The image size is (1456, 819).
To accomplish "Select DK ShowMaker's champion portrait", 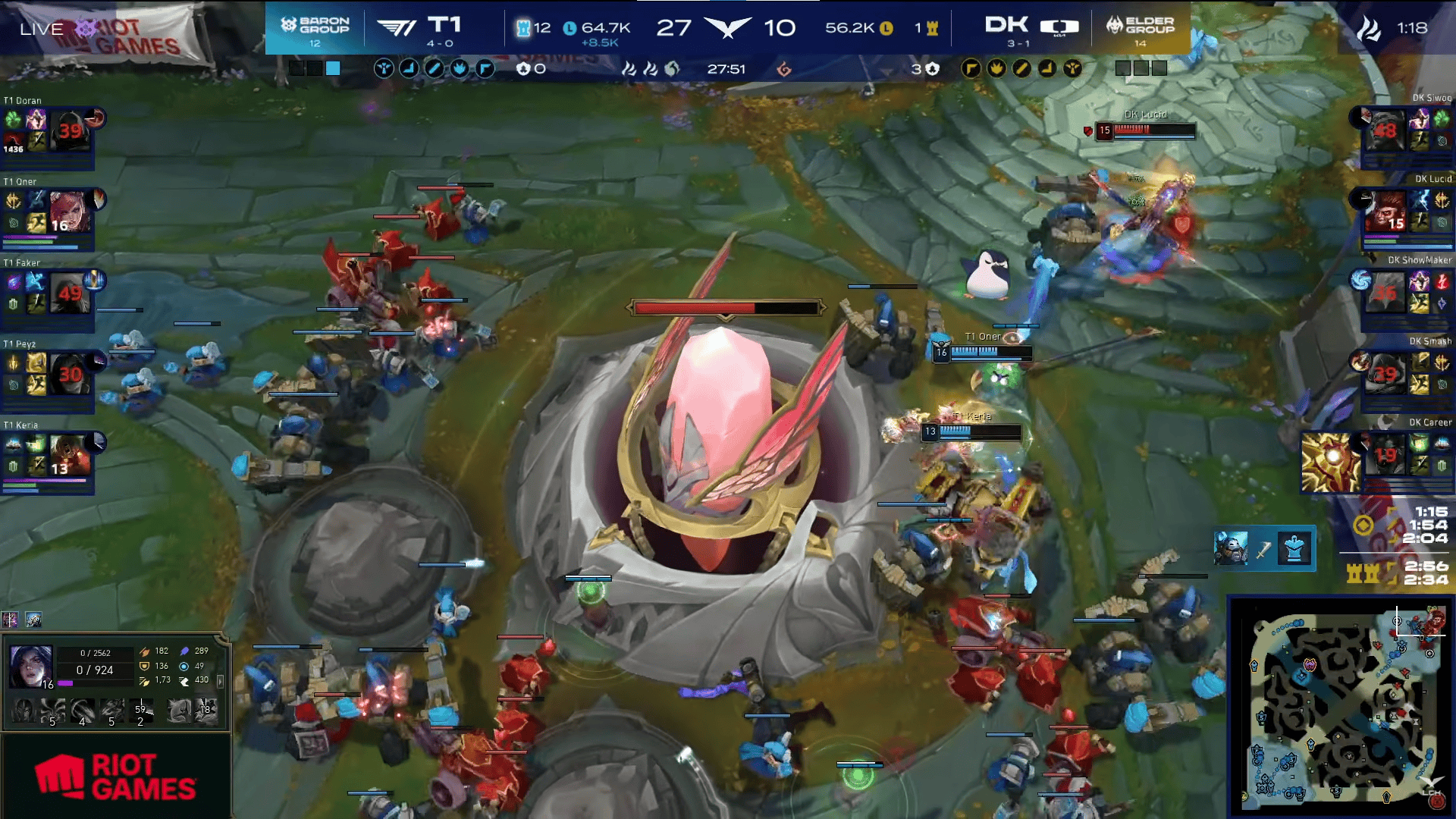I will click(1385, 293).
